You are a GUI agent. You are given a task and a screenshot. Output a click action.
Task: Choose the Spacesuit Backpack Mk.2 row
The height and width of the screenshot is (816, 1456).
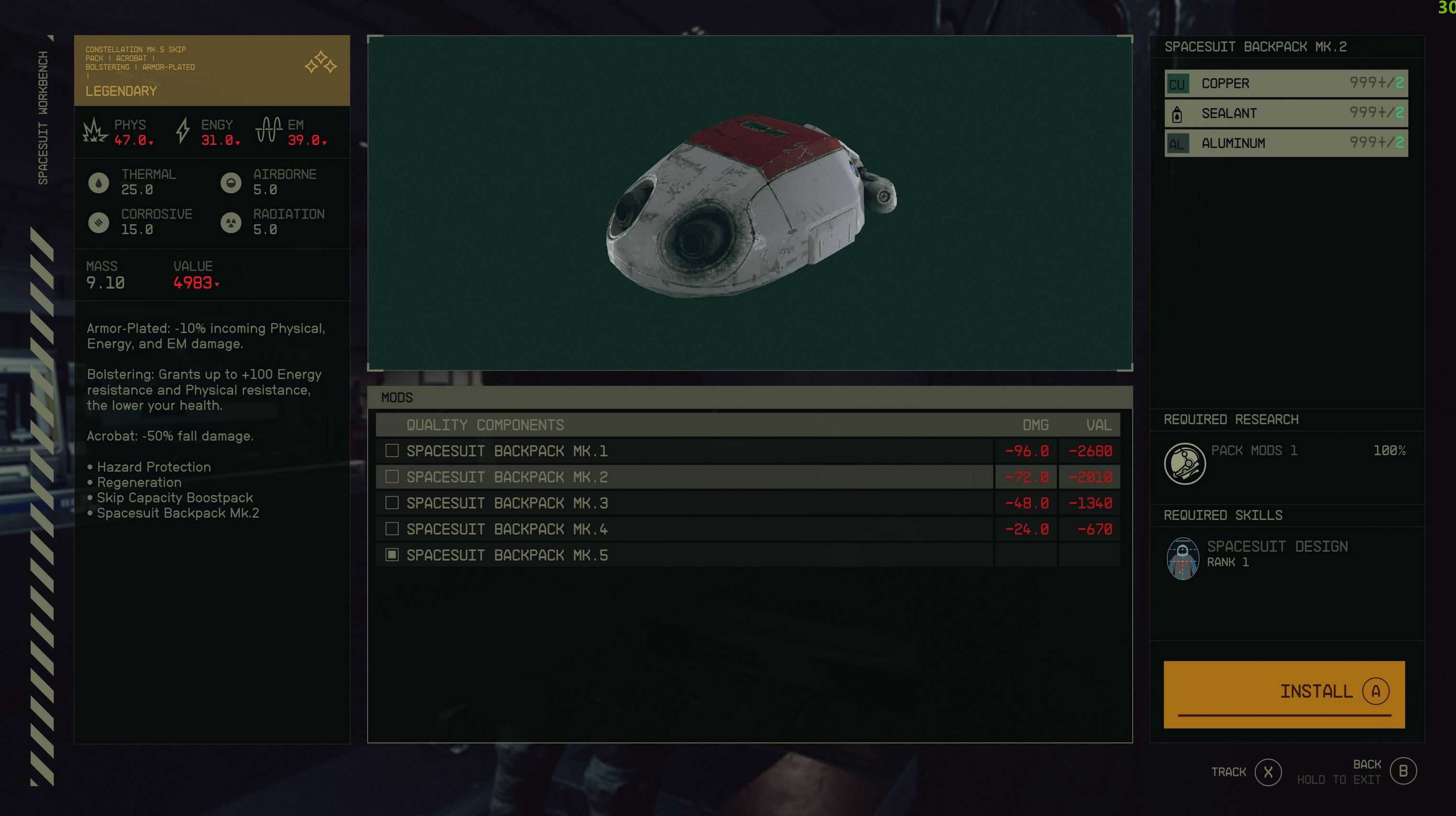pos(507,477)
